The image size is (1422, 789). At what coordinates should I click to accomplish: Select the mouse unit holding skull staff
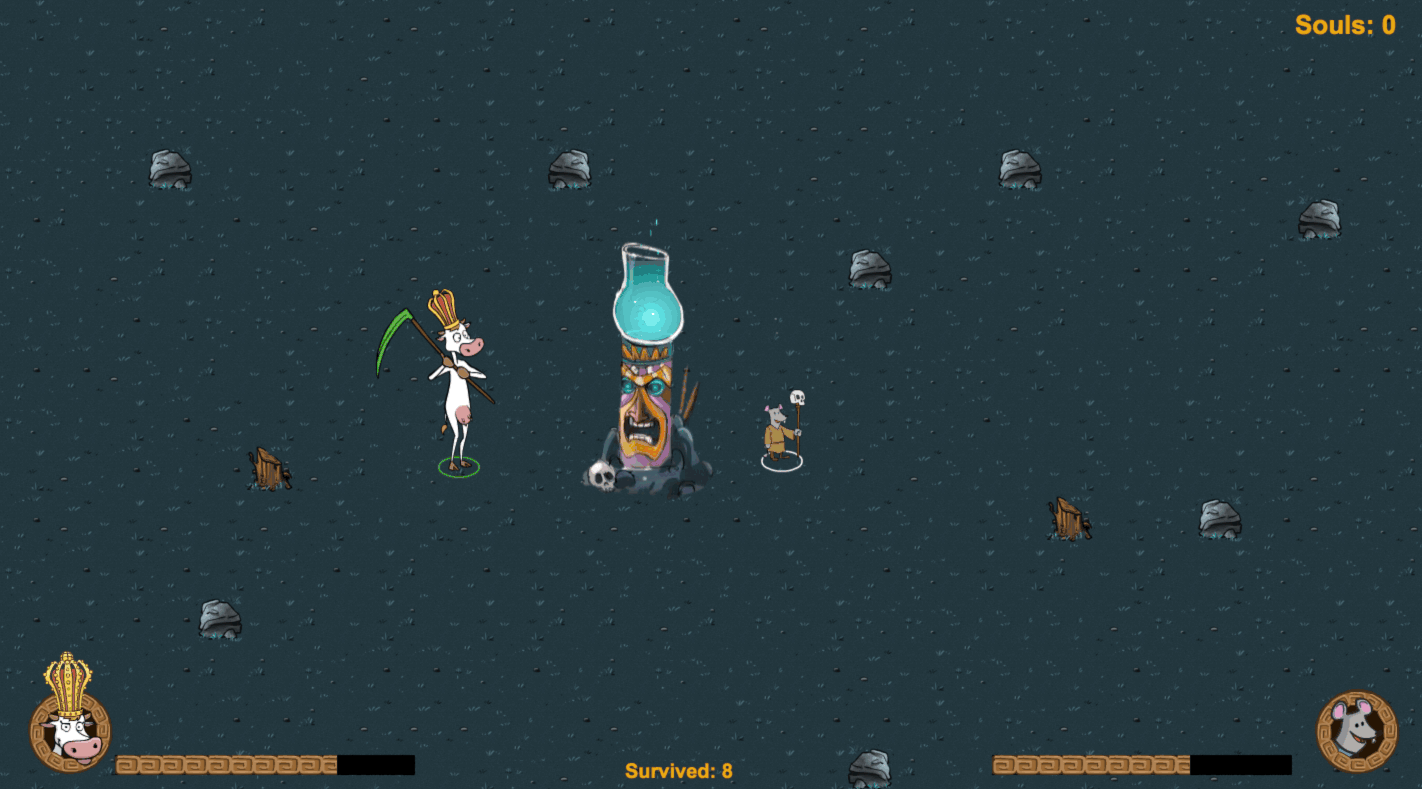tap(779, 432)
